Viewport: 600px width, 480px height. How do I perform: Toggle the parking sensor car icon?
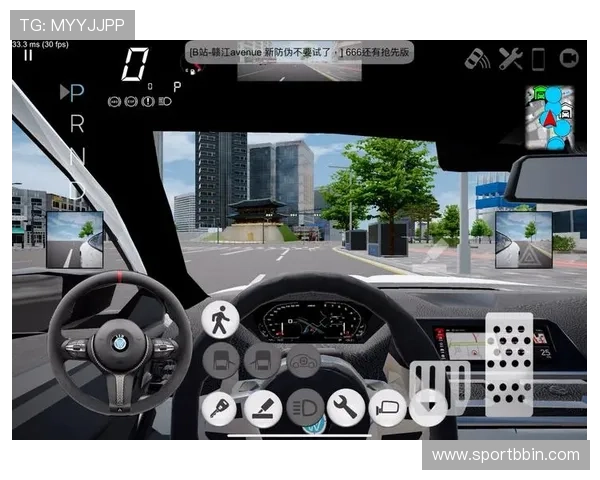pos(478,59)
